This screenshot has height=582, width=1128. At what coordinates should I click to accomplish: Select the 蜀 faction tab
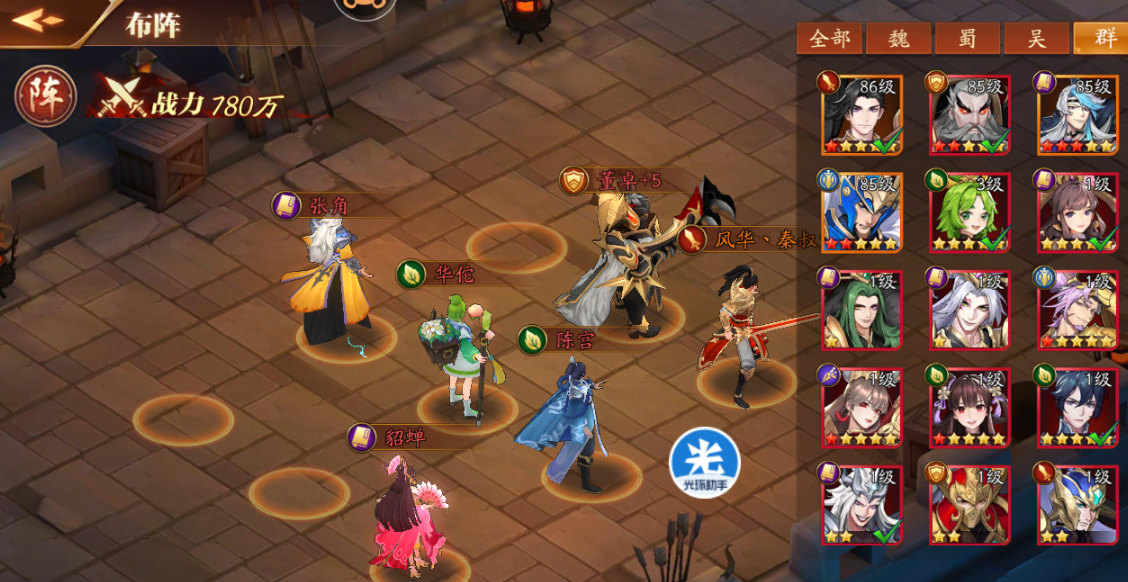[x=967, y=38]
